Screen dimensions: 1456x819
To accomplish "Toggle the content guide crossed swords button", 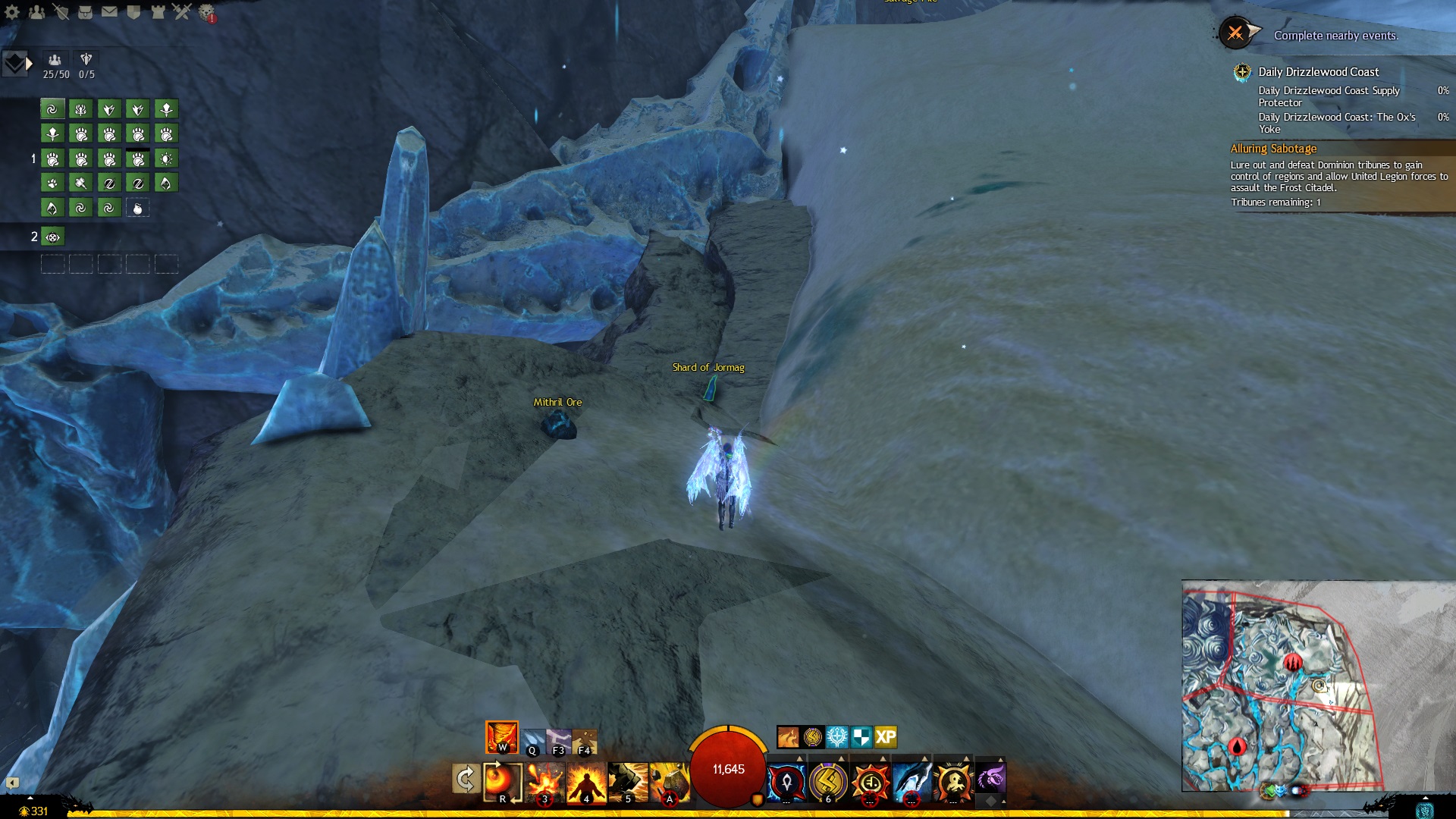I will [1235, 33].
